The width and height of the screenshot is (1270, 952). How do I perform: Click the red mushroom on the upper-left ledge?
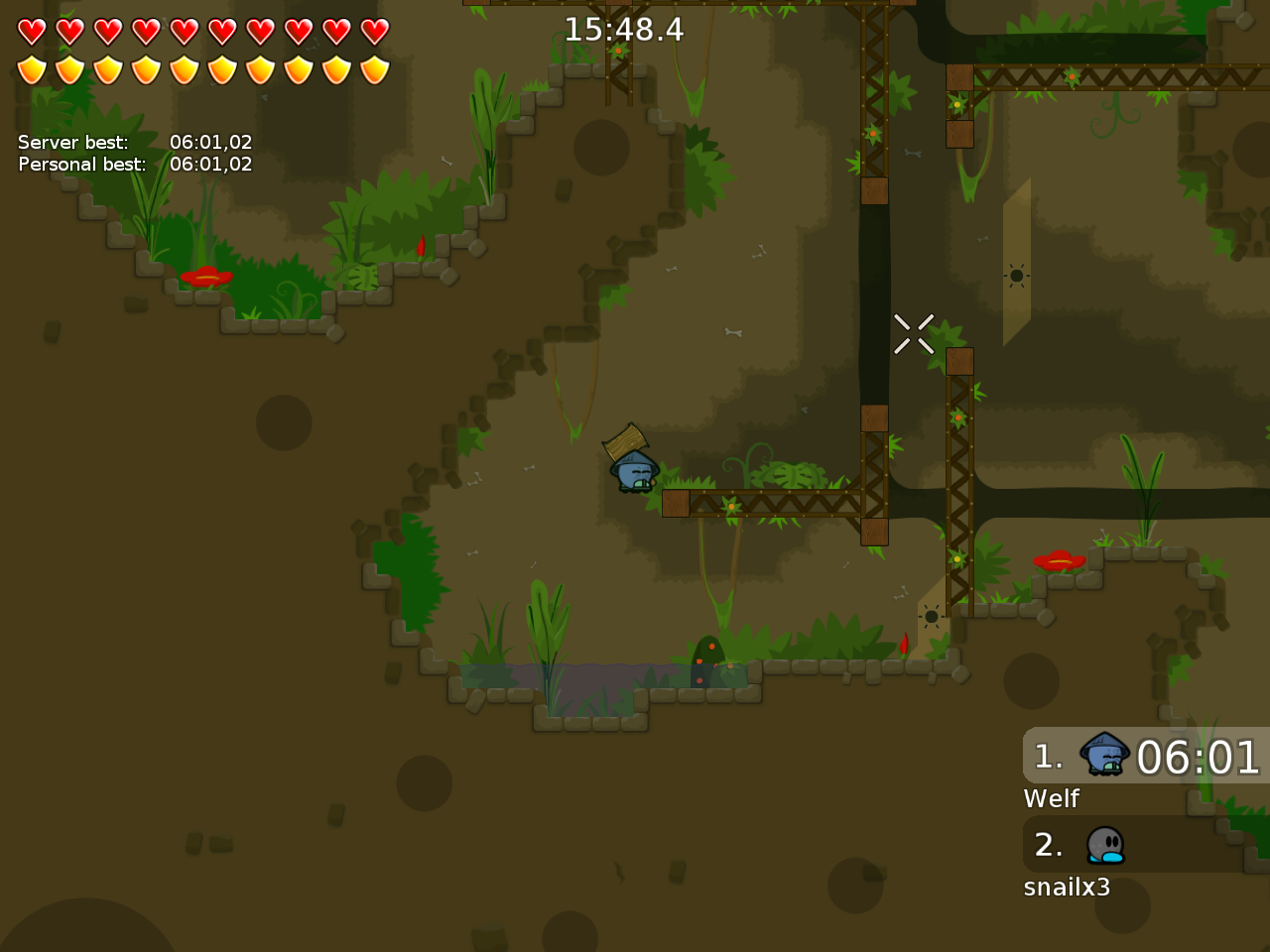[205, 276]
